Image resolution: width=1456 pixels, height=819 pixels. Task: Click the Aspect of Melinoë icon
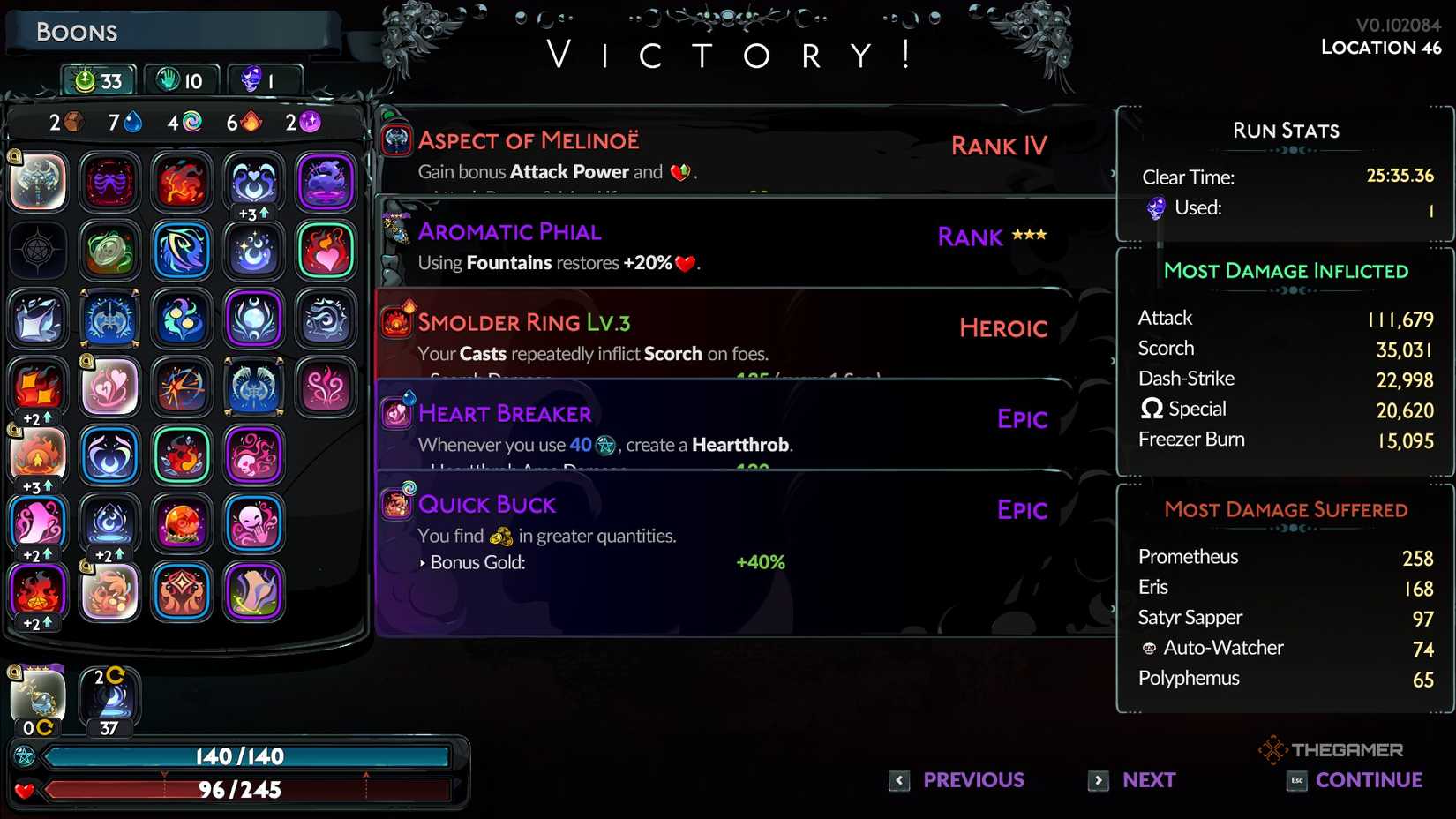(x=395, y=139)
